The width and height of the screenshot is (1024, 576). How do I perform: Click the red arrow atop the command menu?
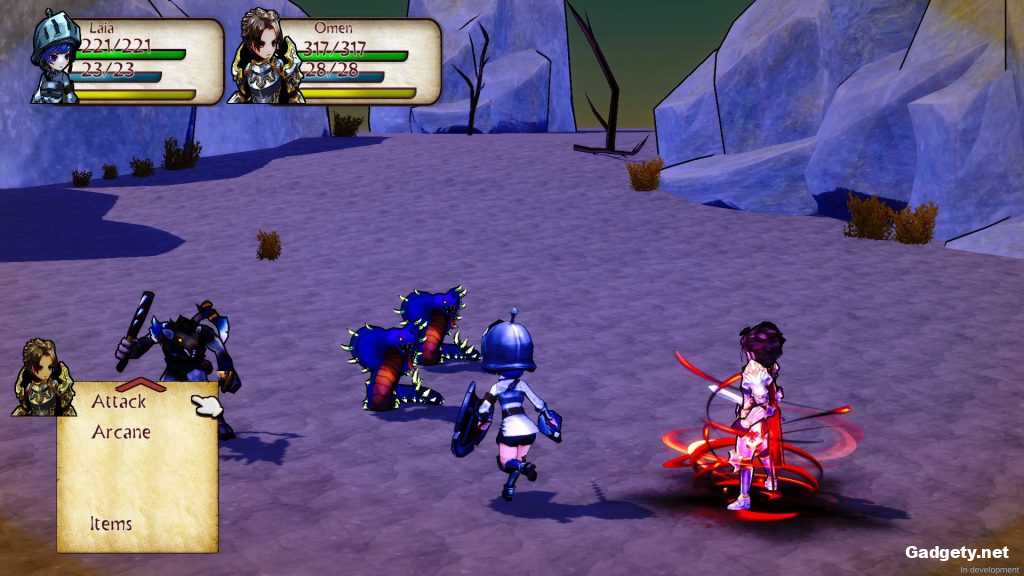140,385
